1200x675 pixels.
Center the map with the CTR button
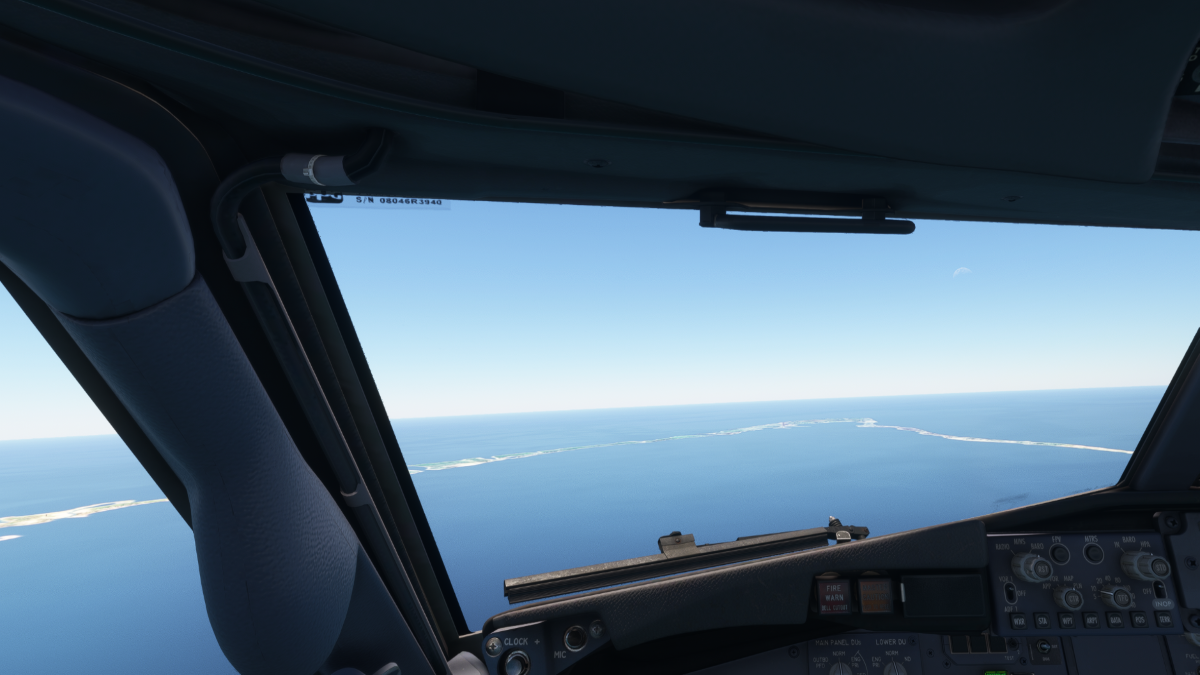[x=1071, y=599]
